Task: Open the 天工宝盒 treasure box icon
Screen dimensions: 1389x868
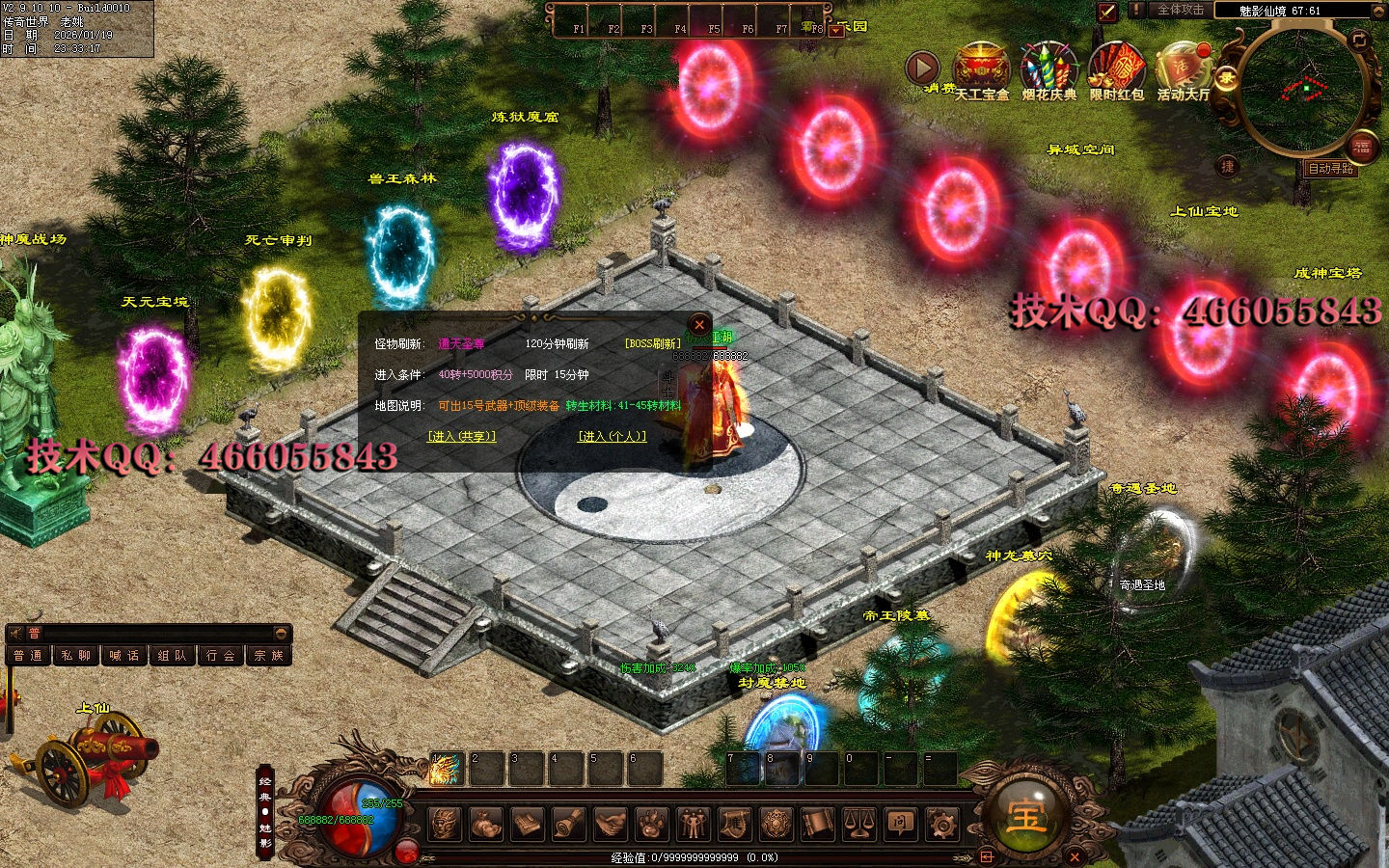Action: click(x=980, y=68)
